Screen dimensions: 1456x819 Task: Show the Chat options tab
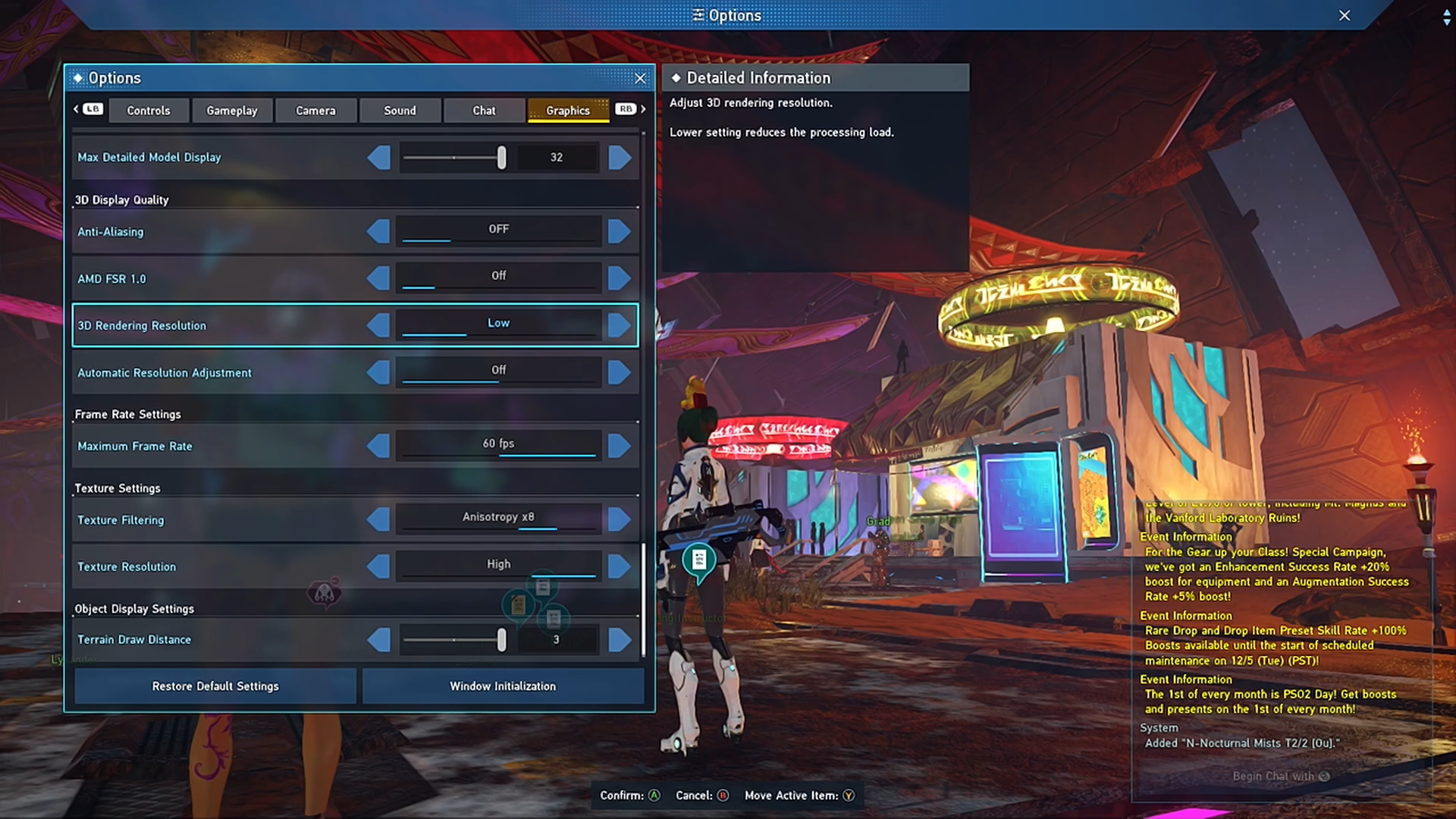coord(484,111)
